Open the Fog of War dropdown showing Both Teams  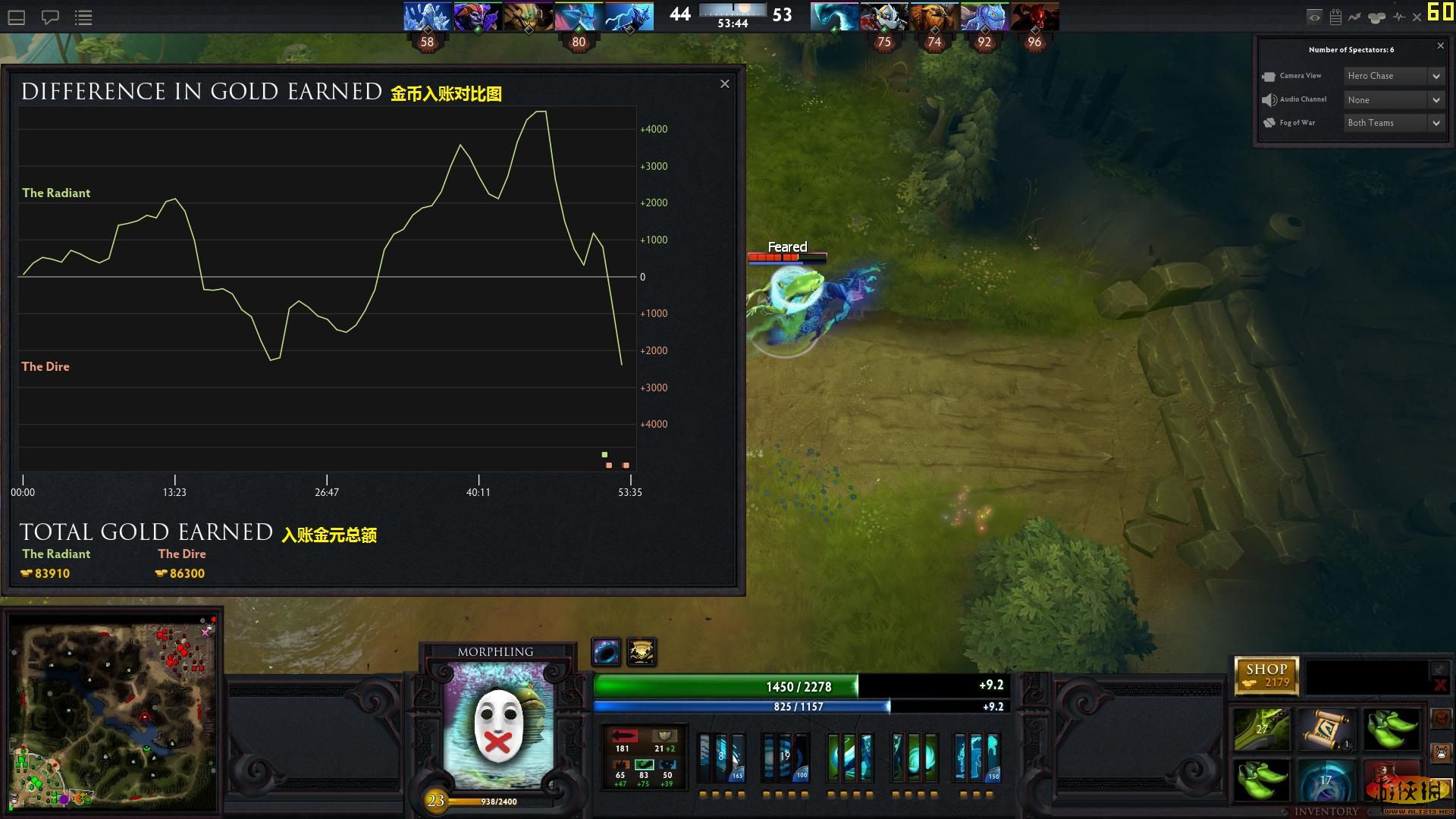[x=1394, y=122]
